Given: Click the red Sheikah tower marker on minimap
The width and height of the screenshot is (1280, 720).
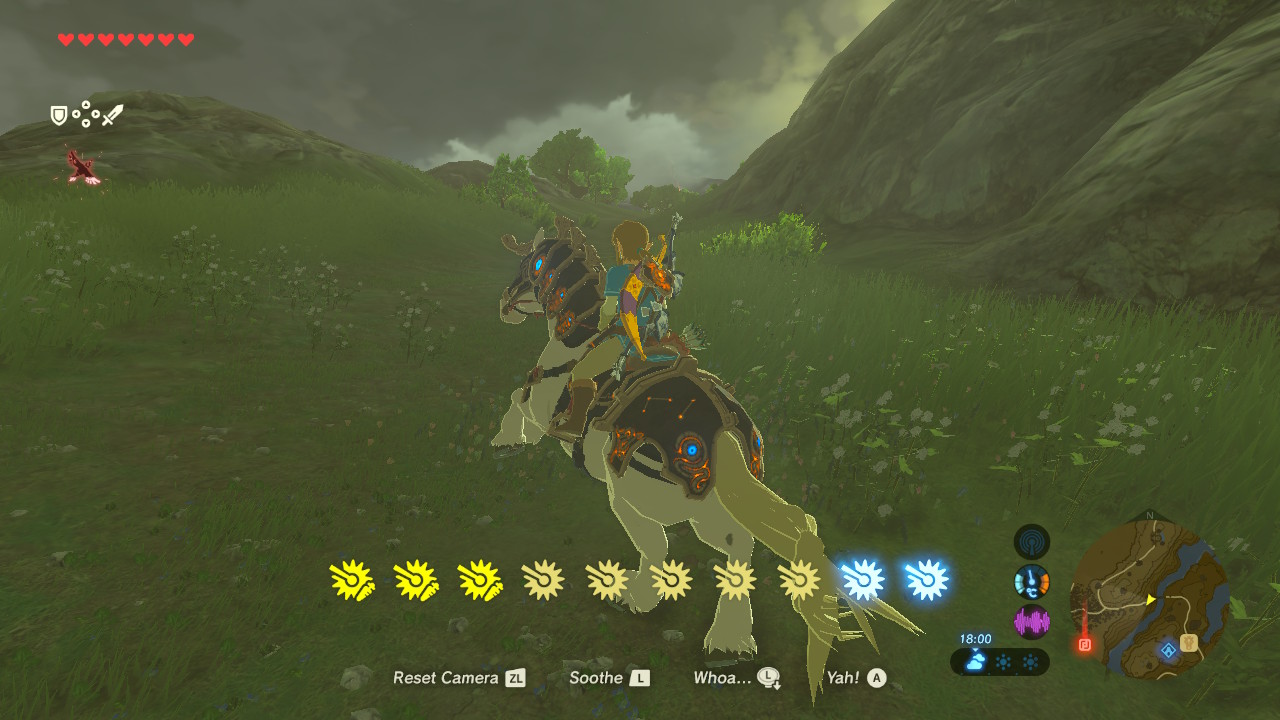Looking at the screenshot, I should coord(1084,644).
